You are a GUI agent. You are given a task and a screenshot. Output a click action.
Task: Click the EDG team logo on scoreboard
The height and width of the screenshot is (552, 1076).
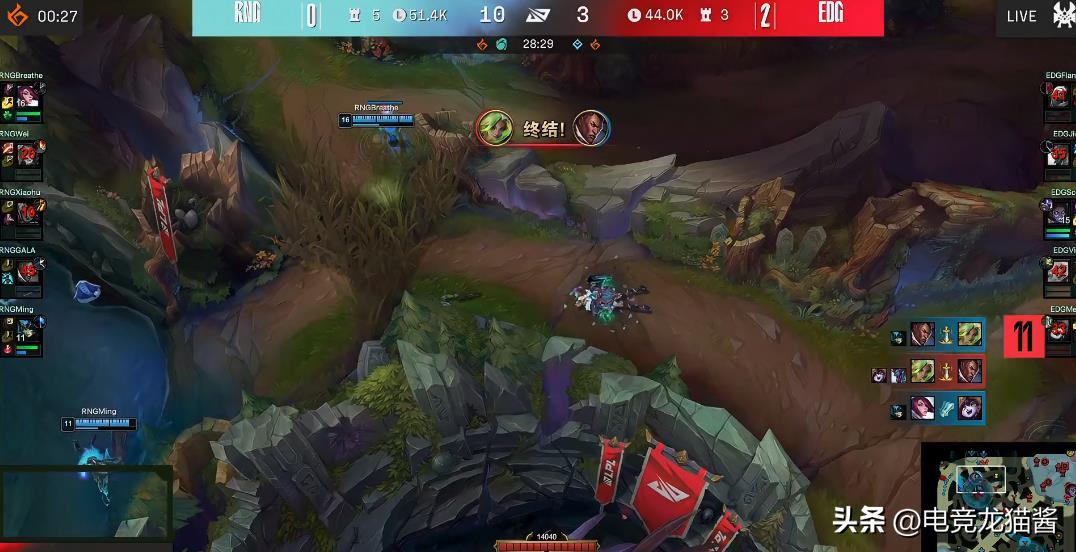pyautogui.click(x=829, y=14)
